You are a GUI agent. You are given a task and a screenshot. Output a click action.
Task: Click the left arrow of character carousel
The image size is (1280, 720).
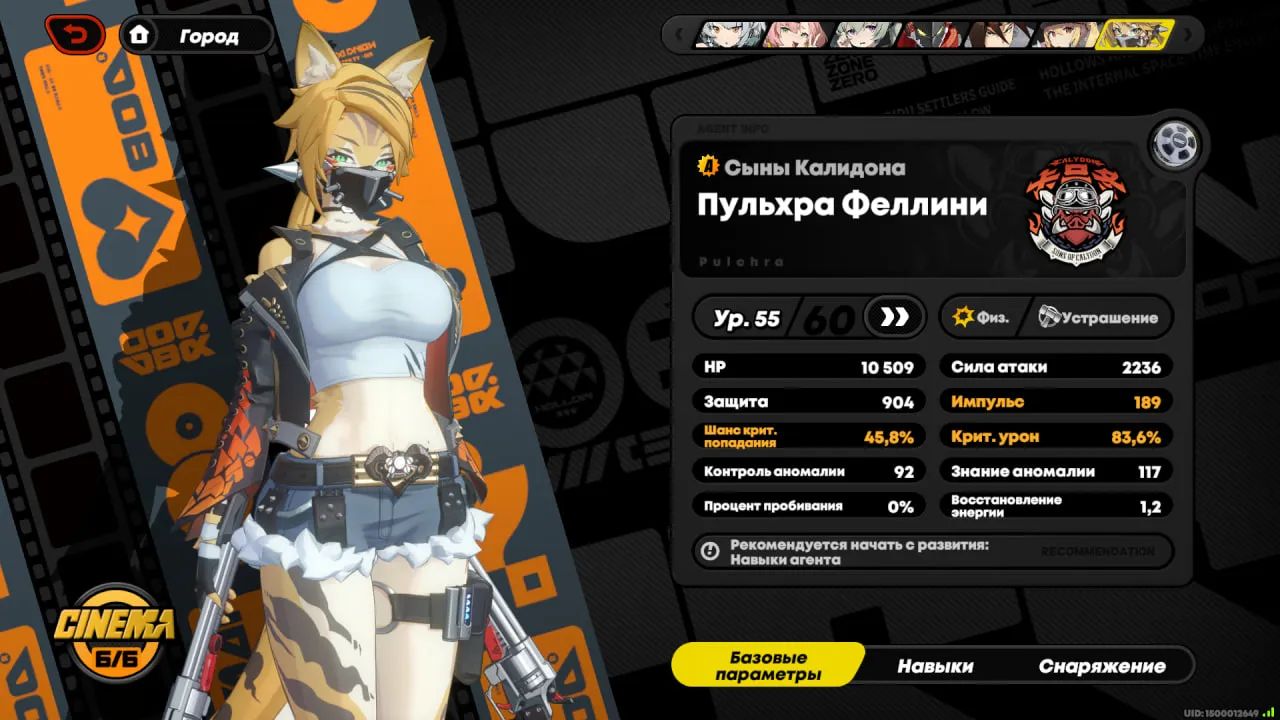tap(681, 35)
